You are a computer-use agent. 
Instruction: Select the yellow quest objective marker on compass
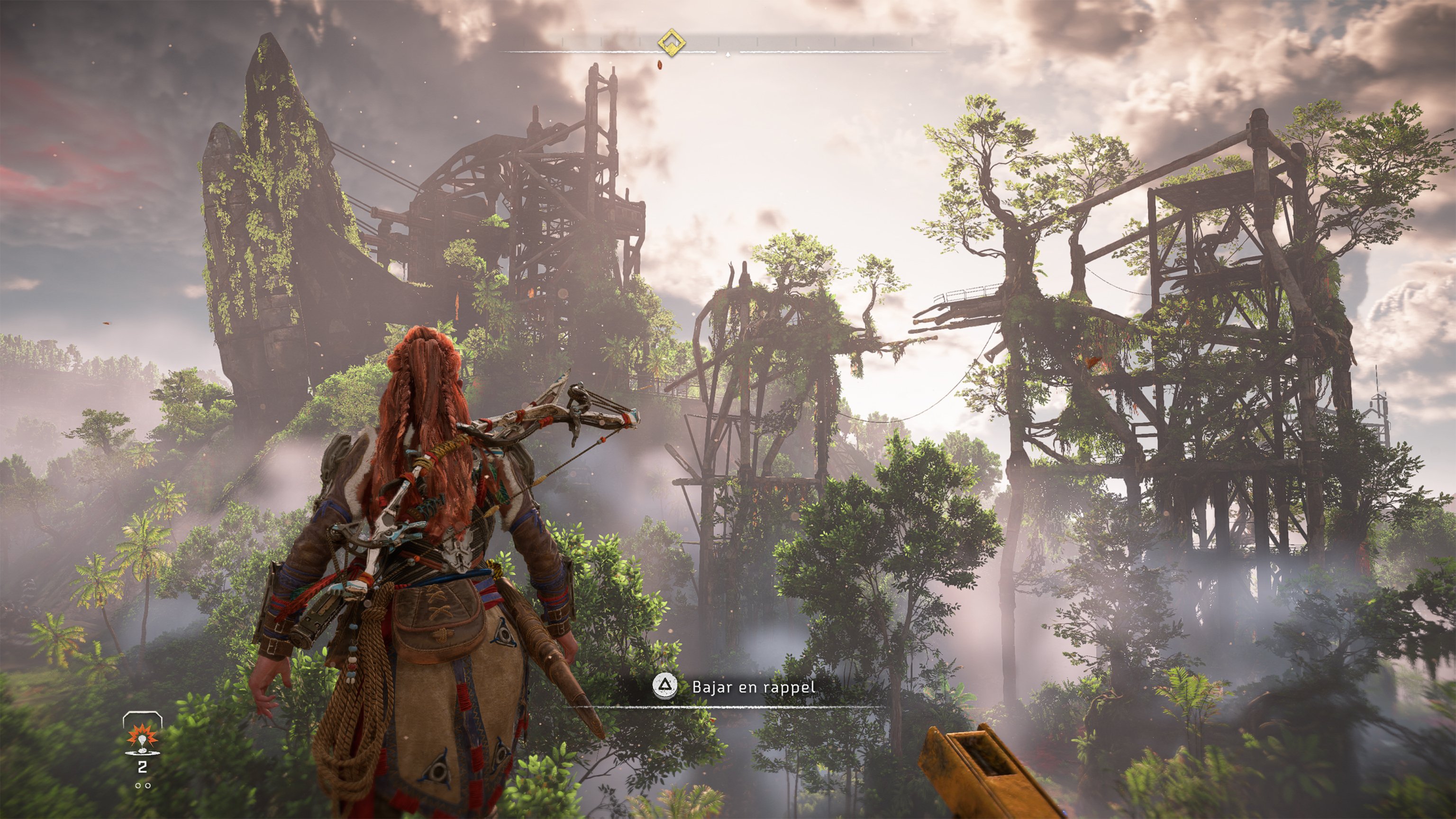pos(672,43)
